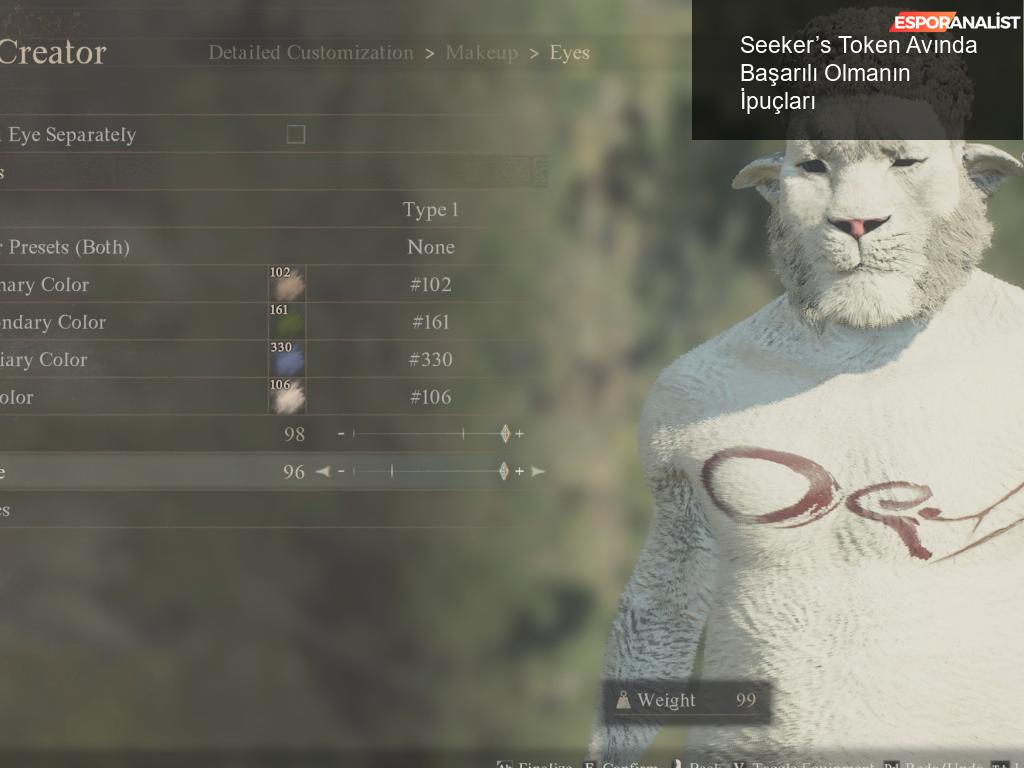
Task: Pick the #102 primary color swatch
Action: 287,285
